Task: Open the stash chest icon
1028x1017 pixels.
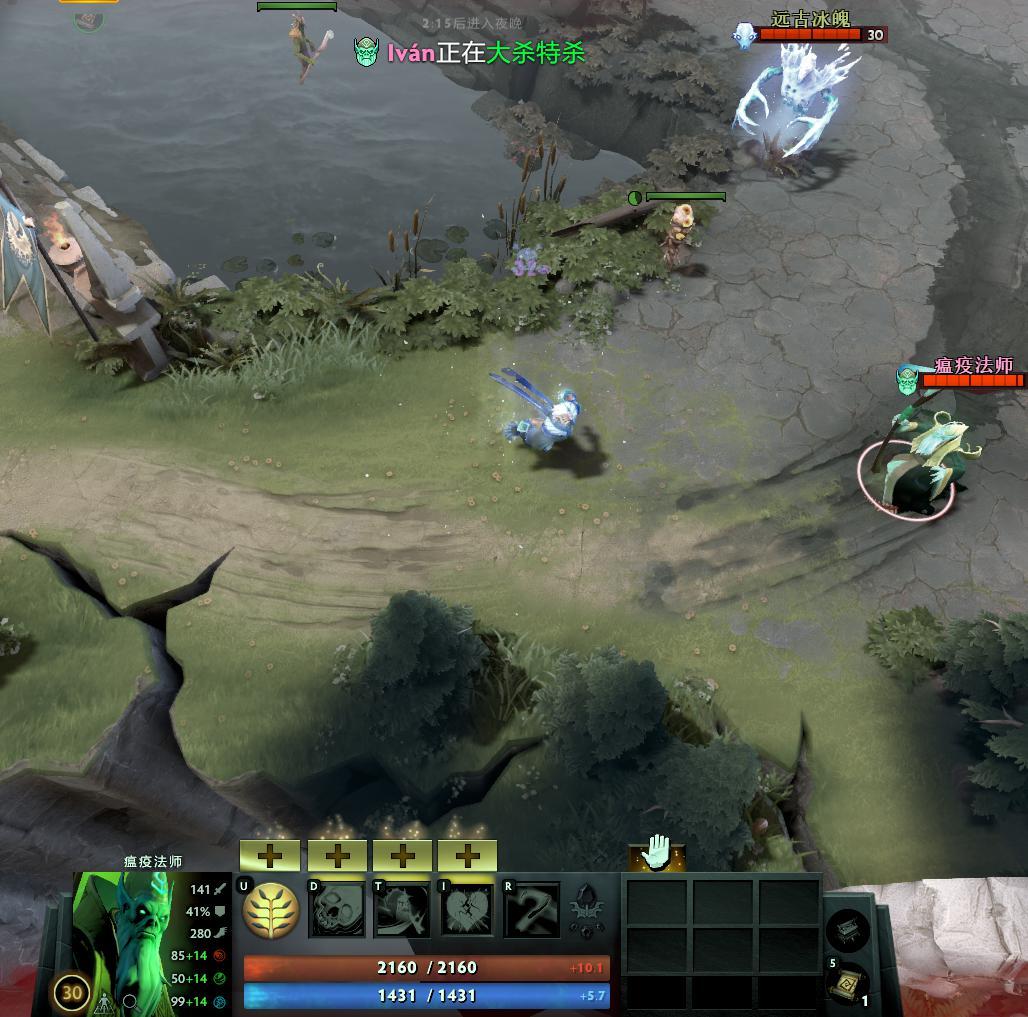Action: pyautogui.click(x=847, y=929)
